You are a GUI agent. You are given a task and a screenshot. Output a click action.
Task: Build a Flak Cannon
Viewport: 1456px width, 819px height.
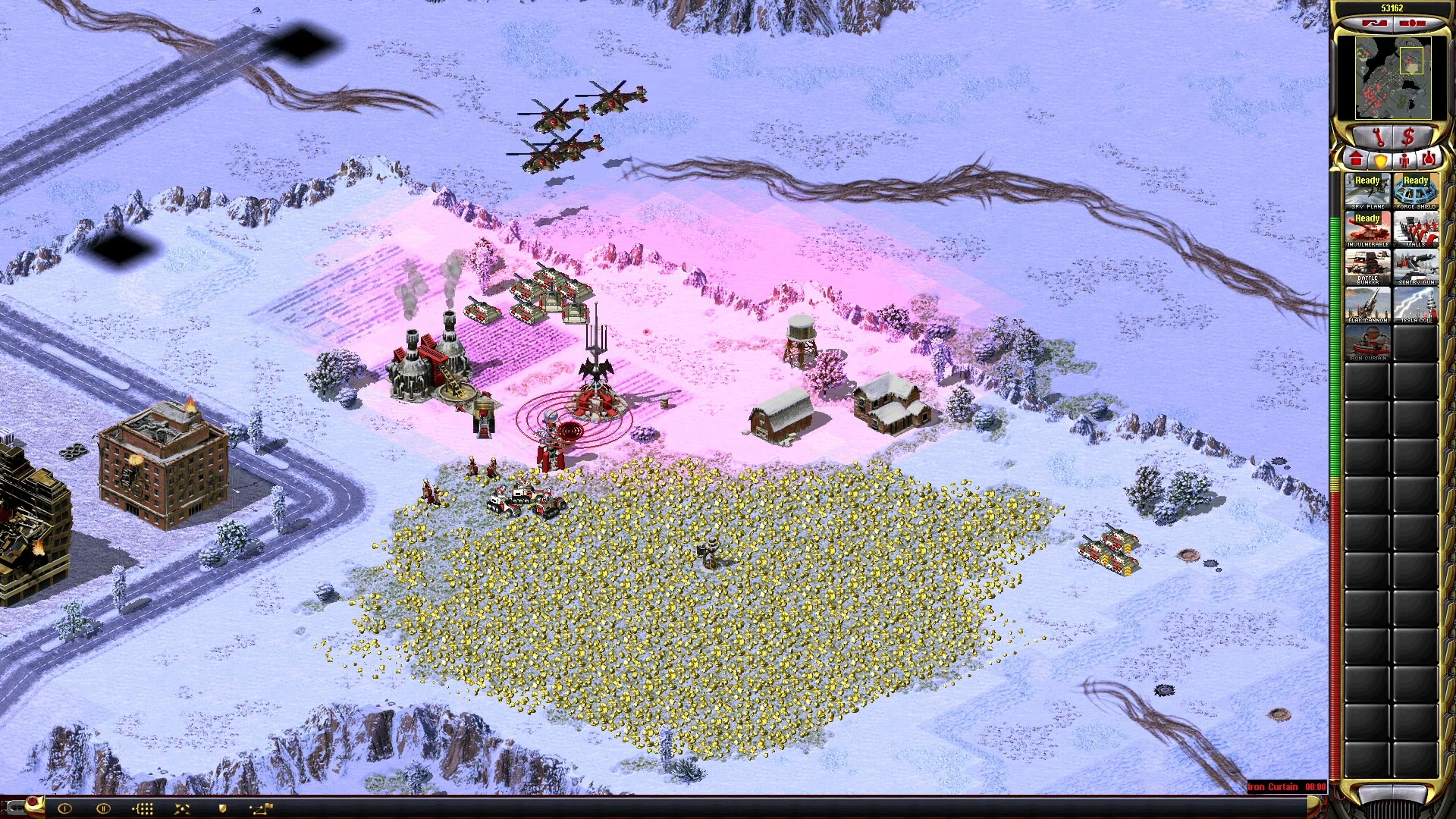pyautogui.click(x=1367, y=304)
